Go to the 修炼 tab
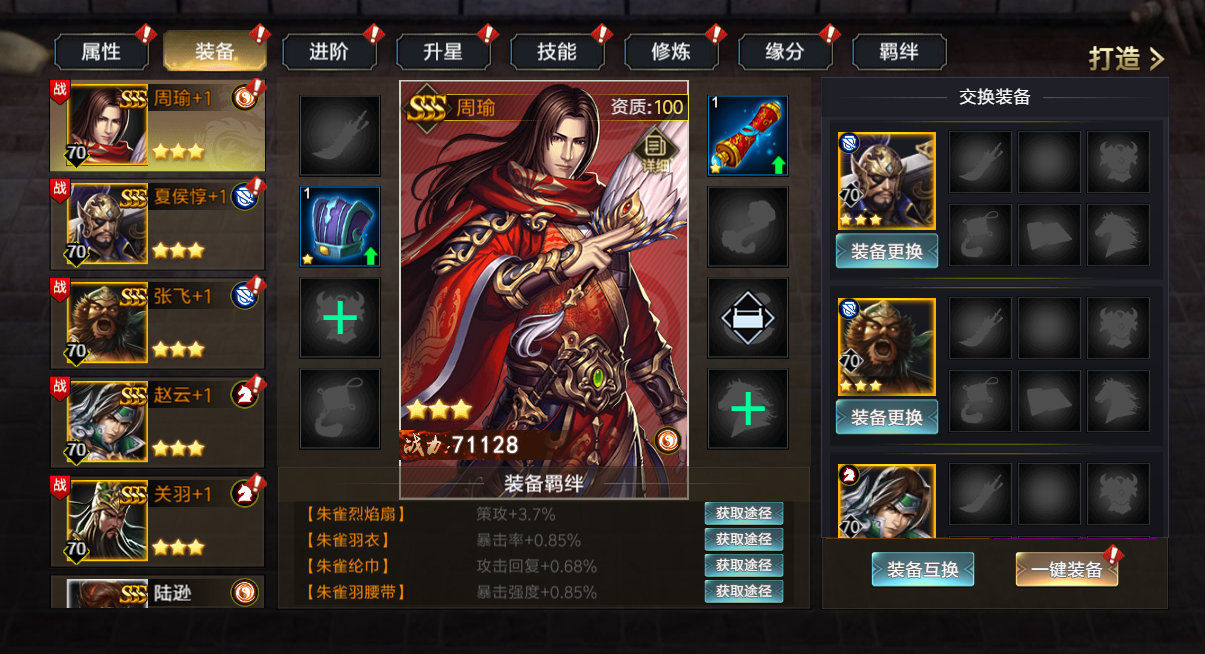The height and width of the screenshot is (654, 1205). [671, 52]
